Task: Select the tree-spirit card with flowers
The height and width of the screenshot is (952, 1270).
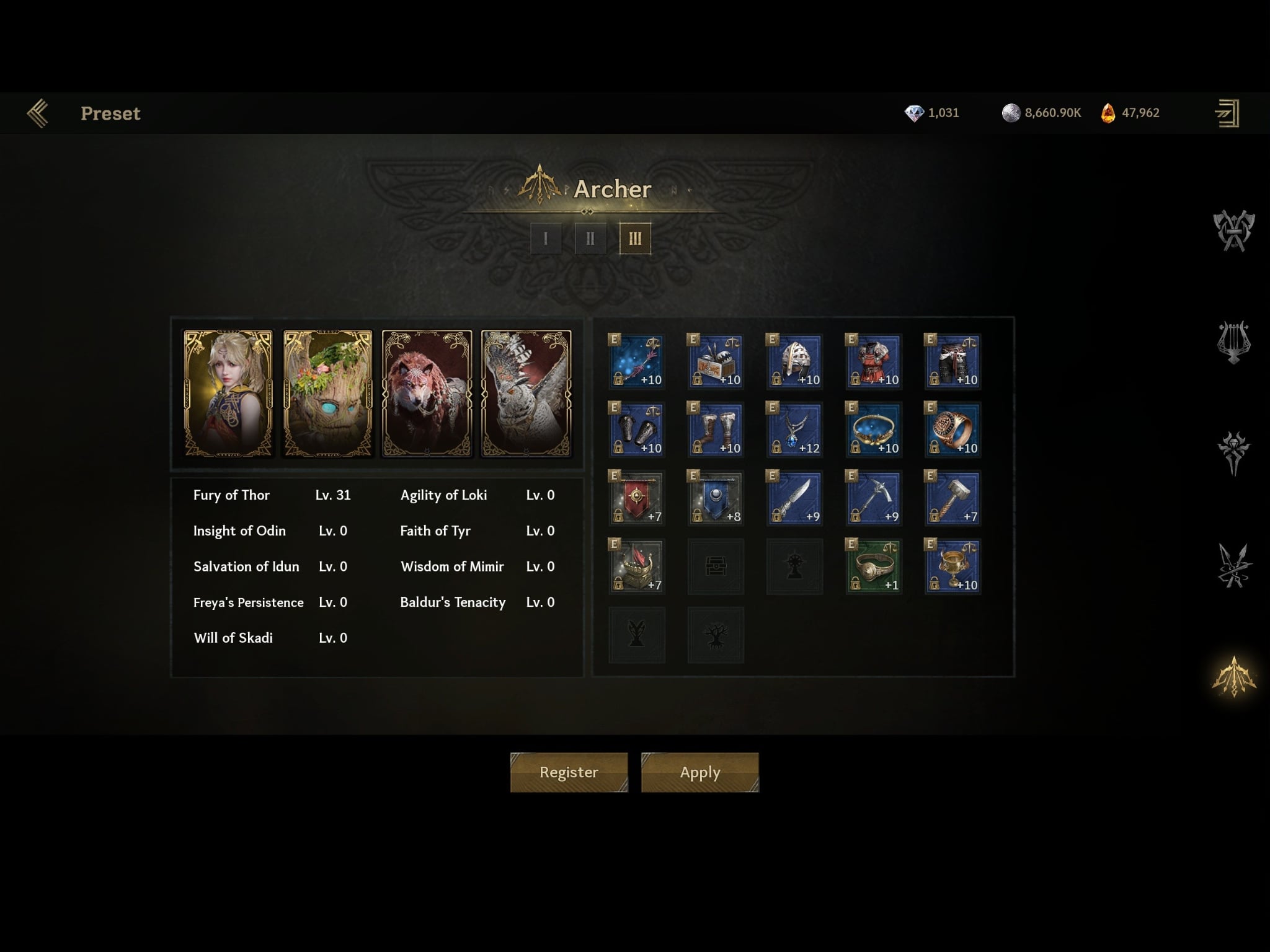Action: (x=328, y=394)
